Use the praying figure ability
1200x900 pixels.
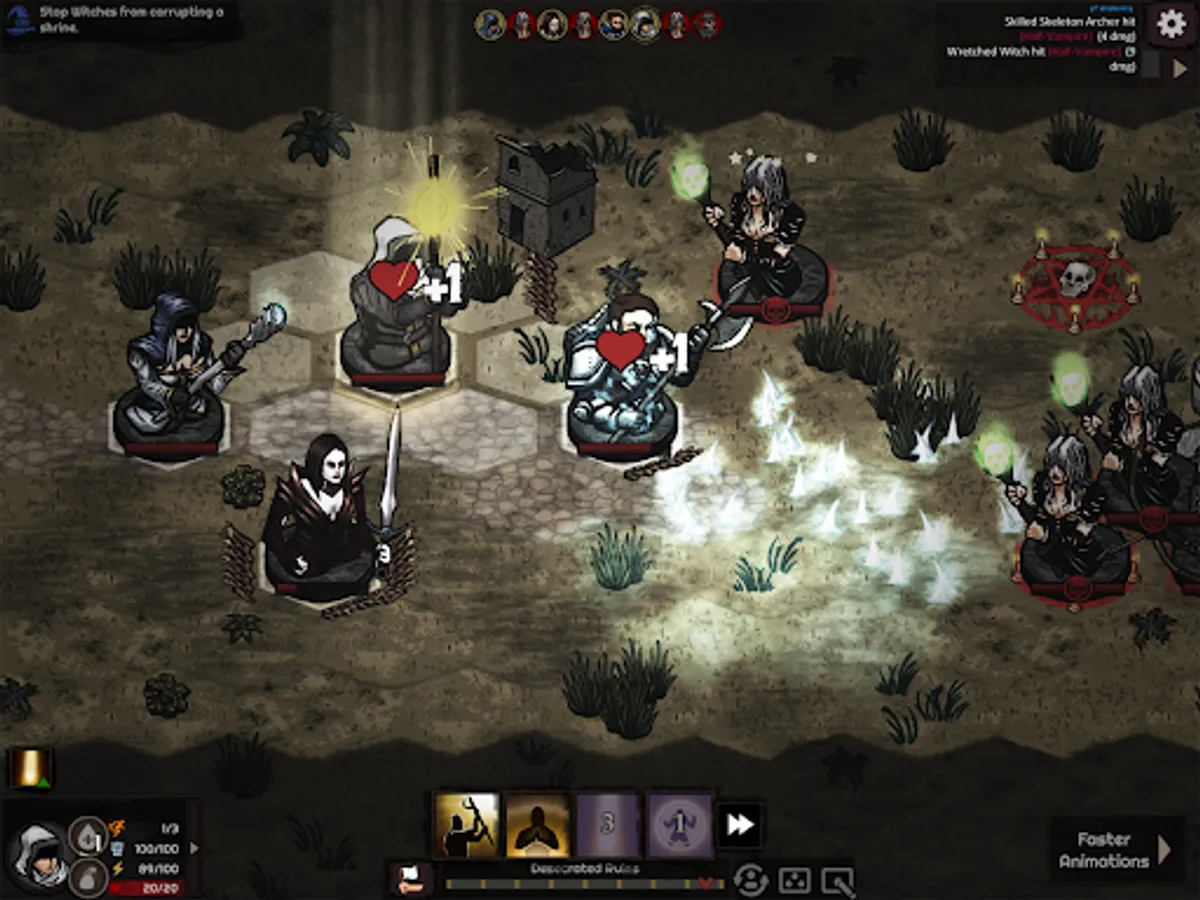coord(538,826)
